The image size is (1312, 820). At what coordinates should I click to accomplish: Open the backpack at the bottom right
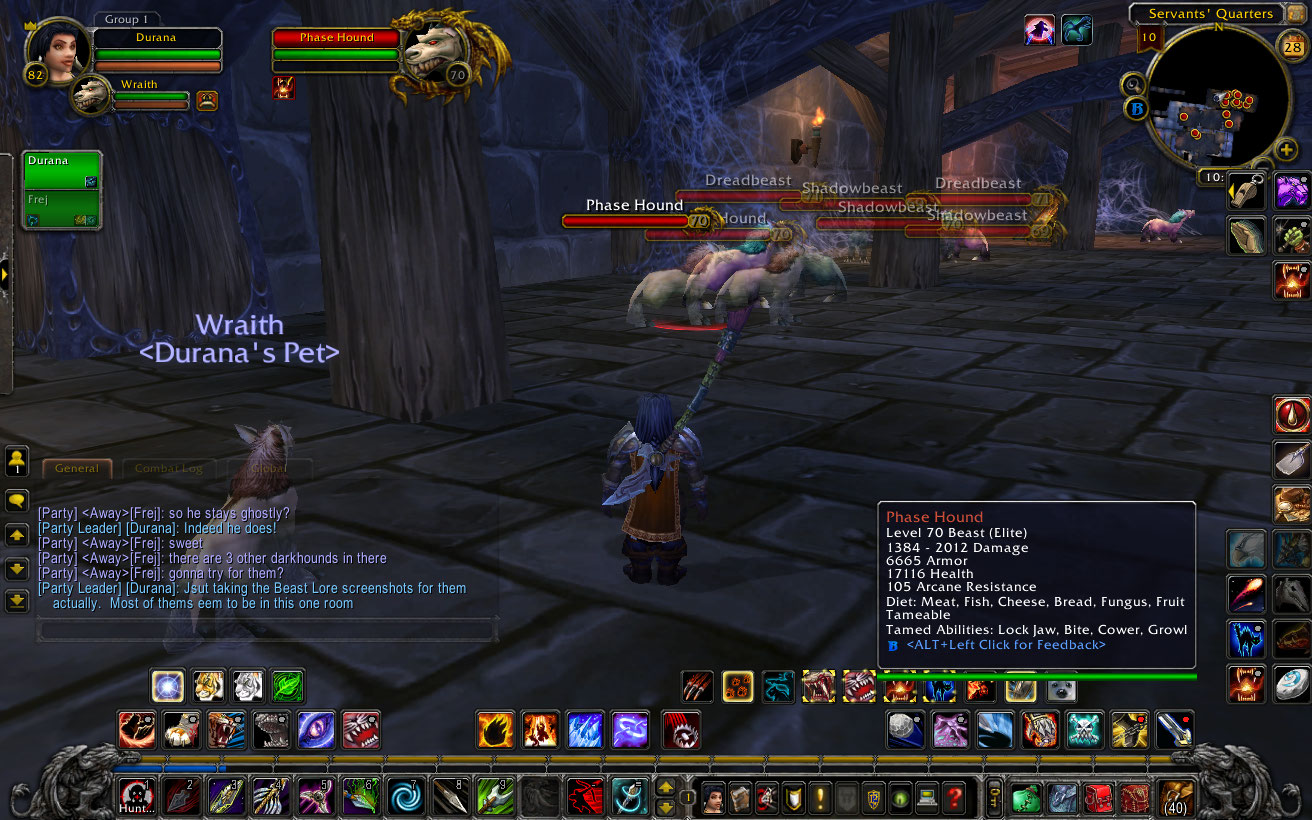click(1175, 795)
